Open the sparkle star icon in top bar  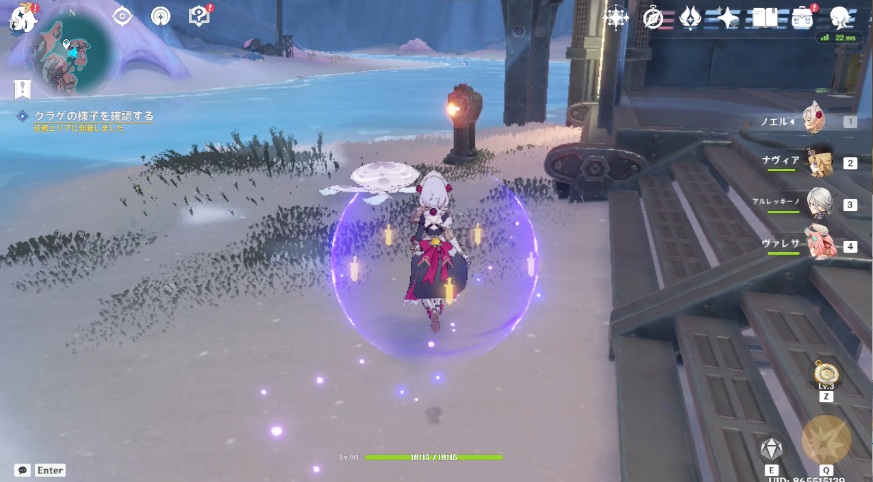tap(728, 18)
